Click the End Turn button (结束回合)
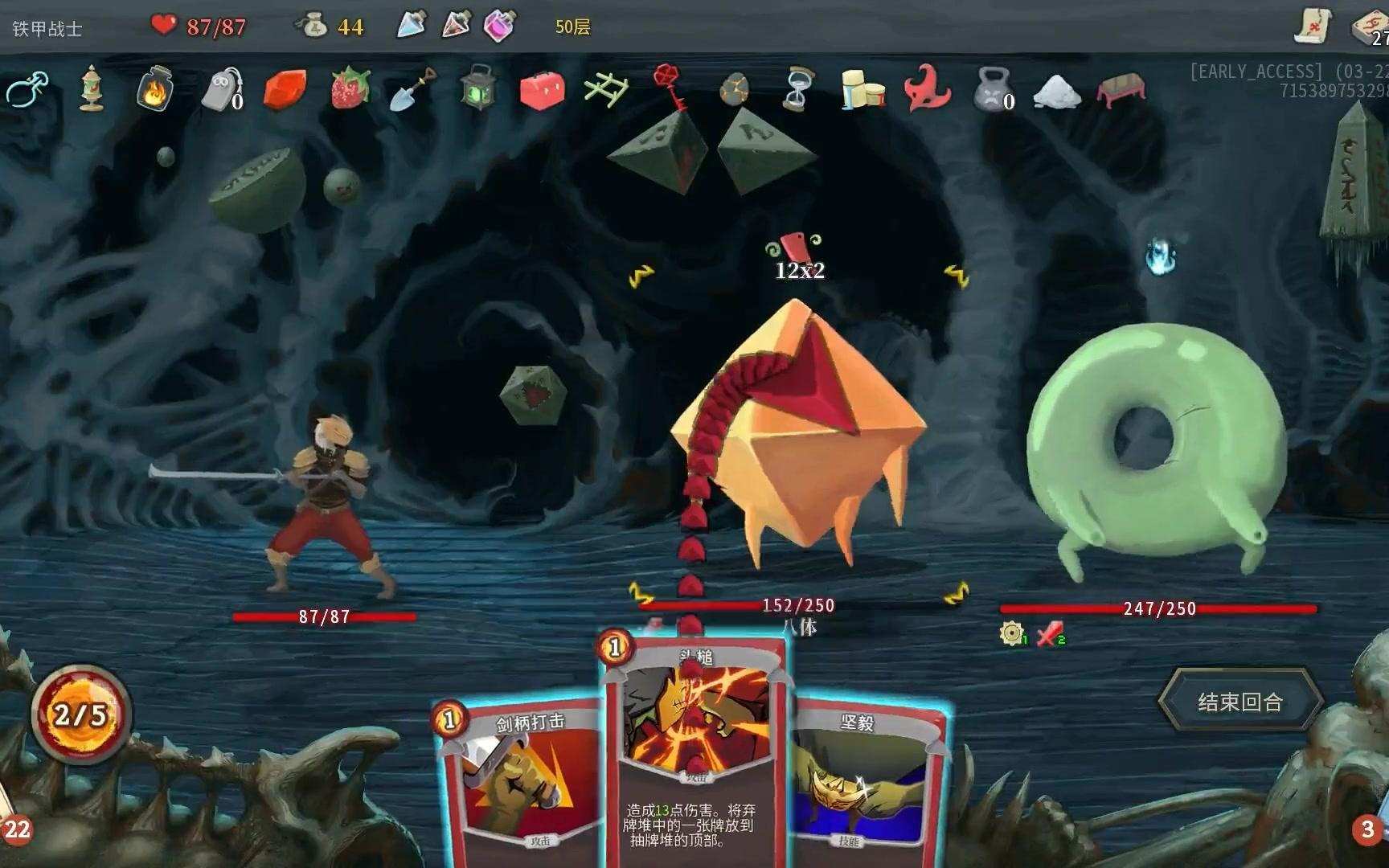This screenshot has width=1389, height=868. 1239,702
